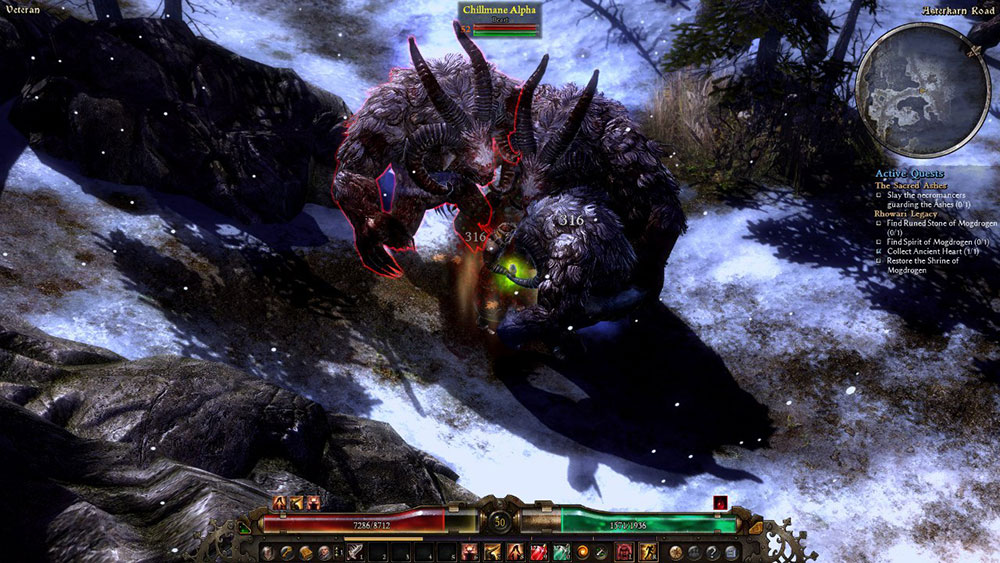
Task: Open help with the question mark icon
Action: click(x=711, y=552)
